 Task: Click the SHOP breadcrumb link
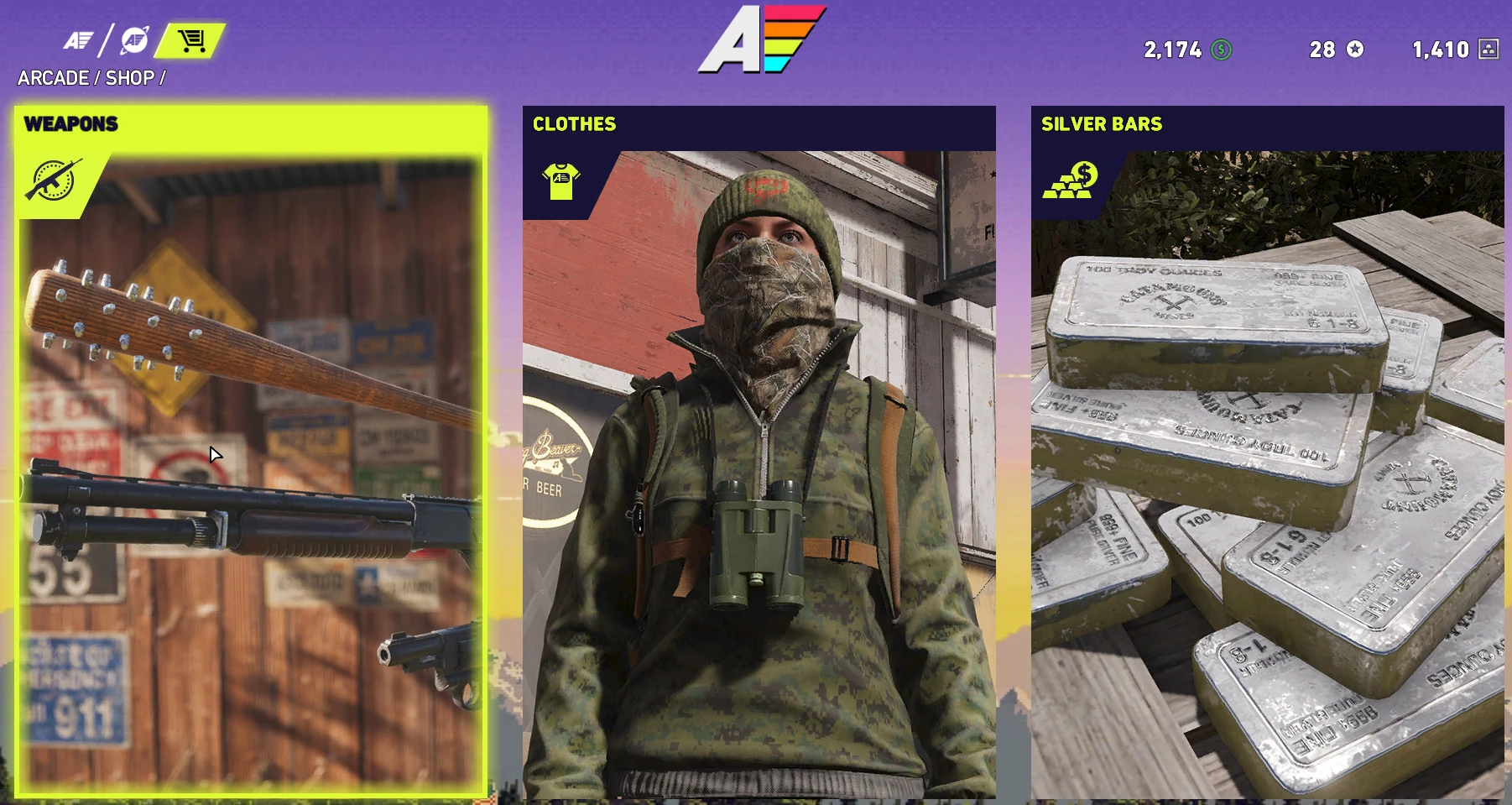pos(131,78)
